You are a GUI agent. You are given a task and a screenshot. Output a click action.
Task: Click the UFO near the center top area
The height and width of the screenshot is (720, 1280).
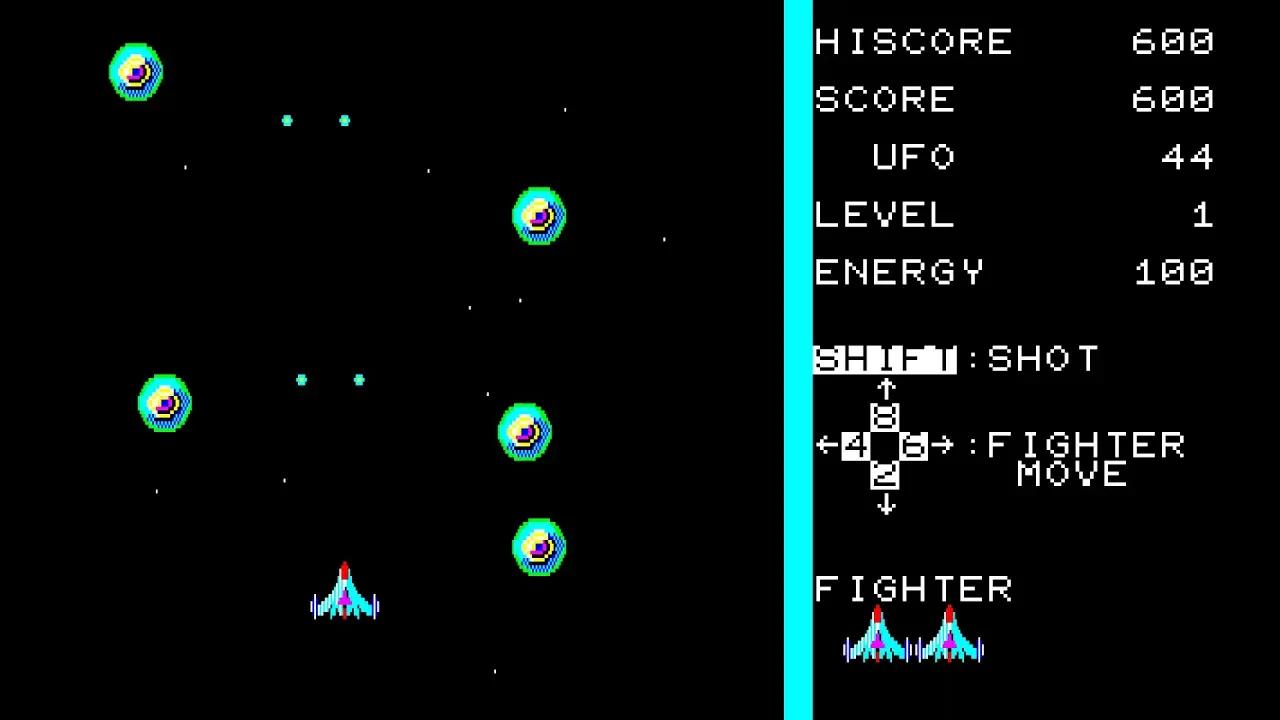tap(538, 216)
